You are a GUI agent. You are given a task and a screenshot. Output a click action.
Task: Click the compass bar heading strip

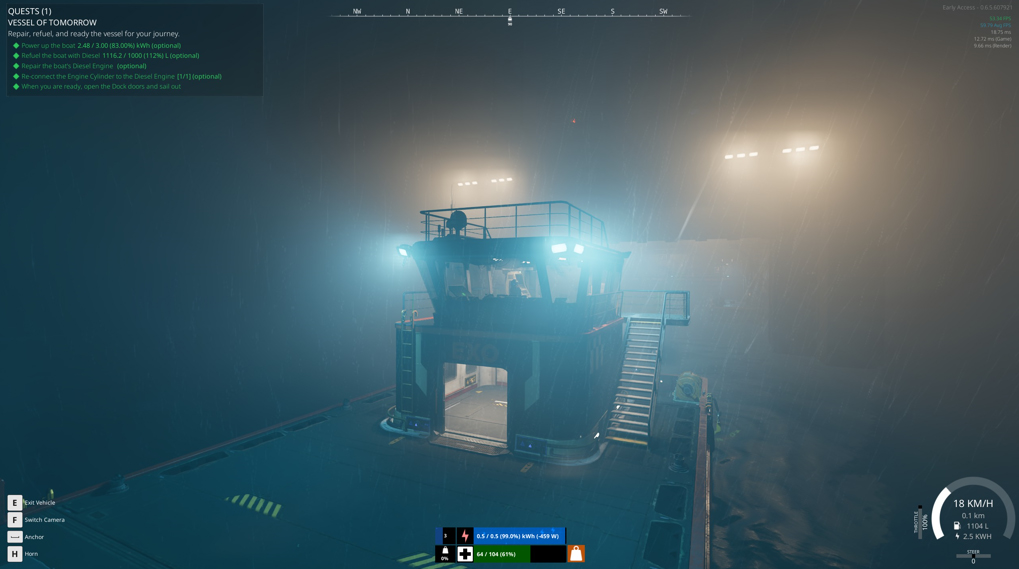(509, 13)
